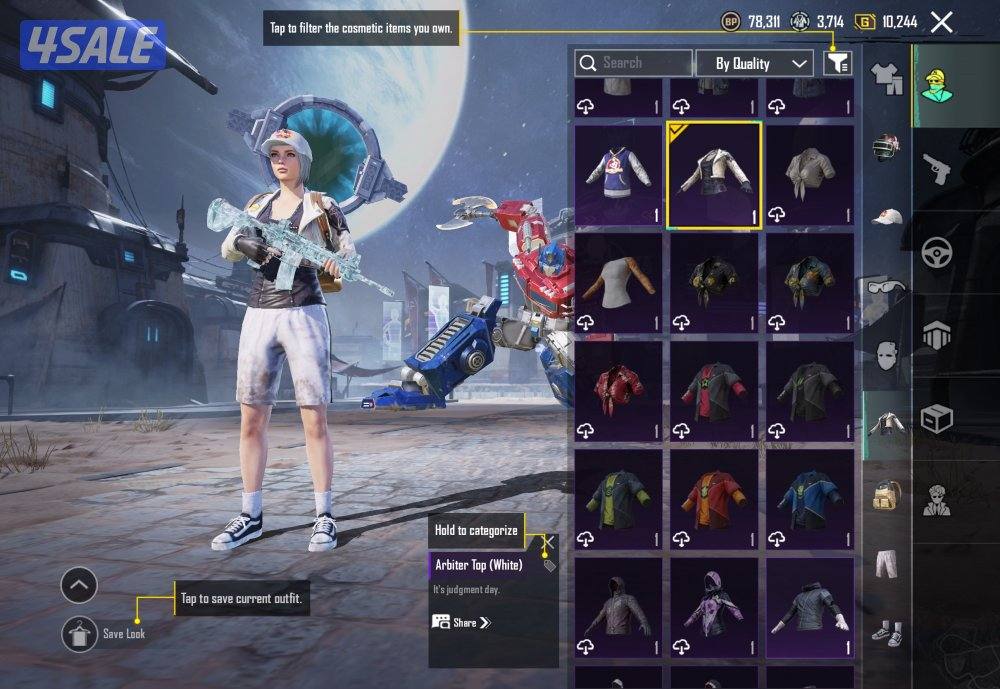Image resolution: width=1000 pixels, height=689 pixels.
Task: Close the Arbiter Top info tooltip
Action: coord(549,542)
